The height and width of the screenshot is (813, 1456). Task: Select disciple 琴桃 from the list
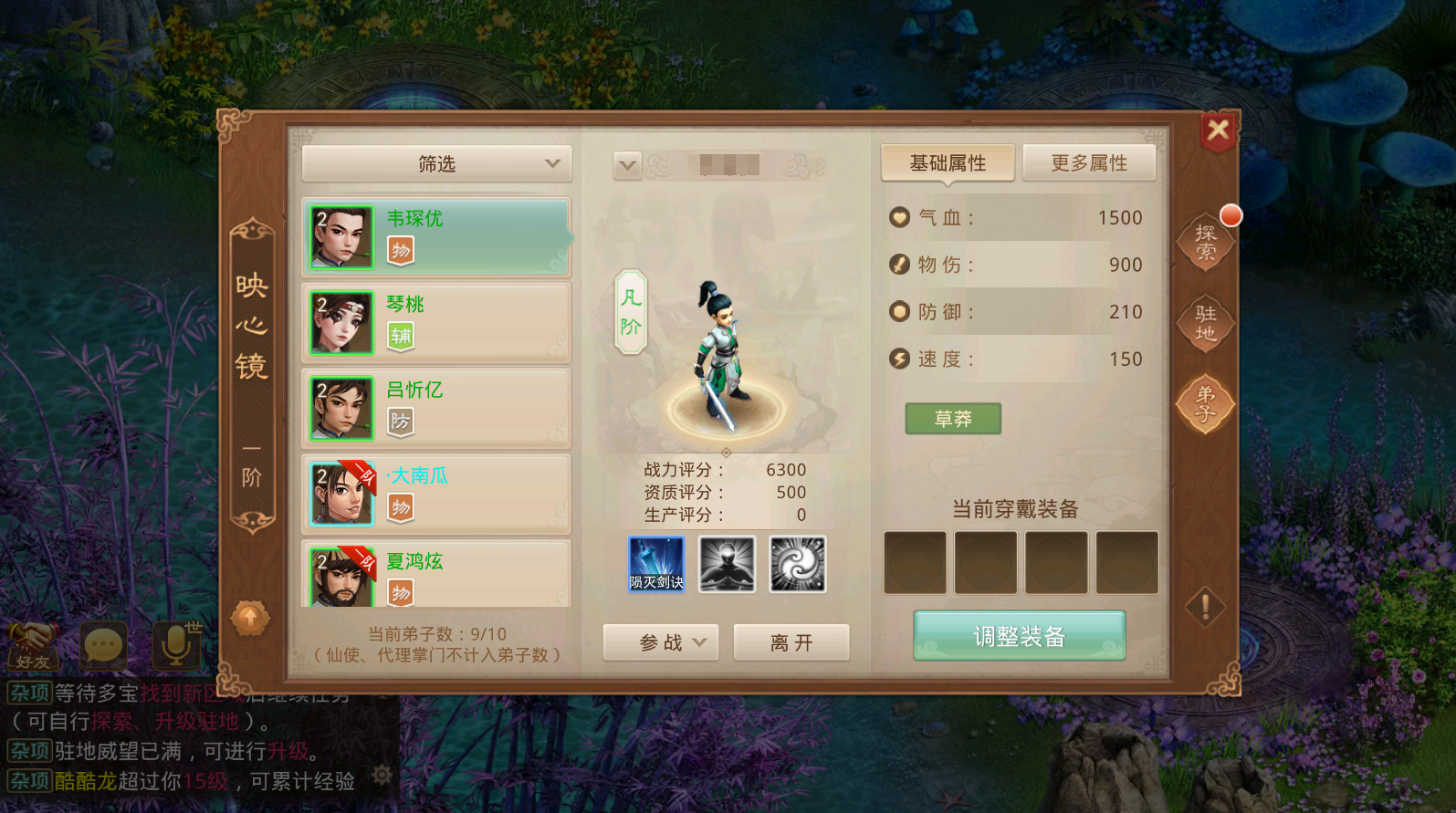coord(436,322)
